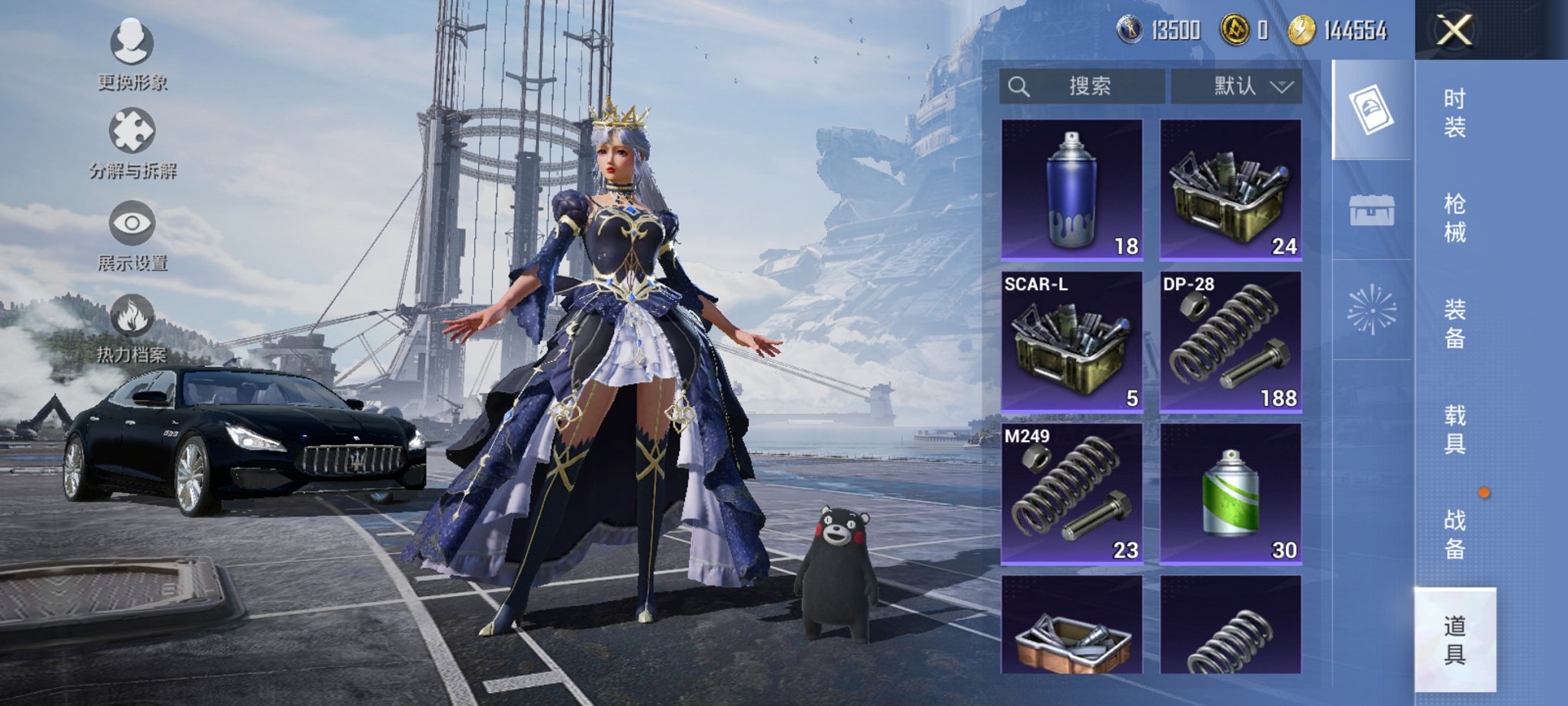Select the treasure chest sub-category icon
The image size is (1568, 706).
point(1372,210)
